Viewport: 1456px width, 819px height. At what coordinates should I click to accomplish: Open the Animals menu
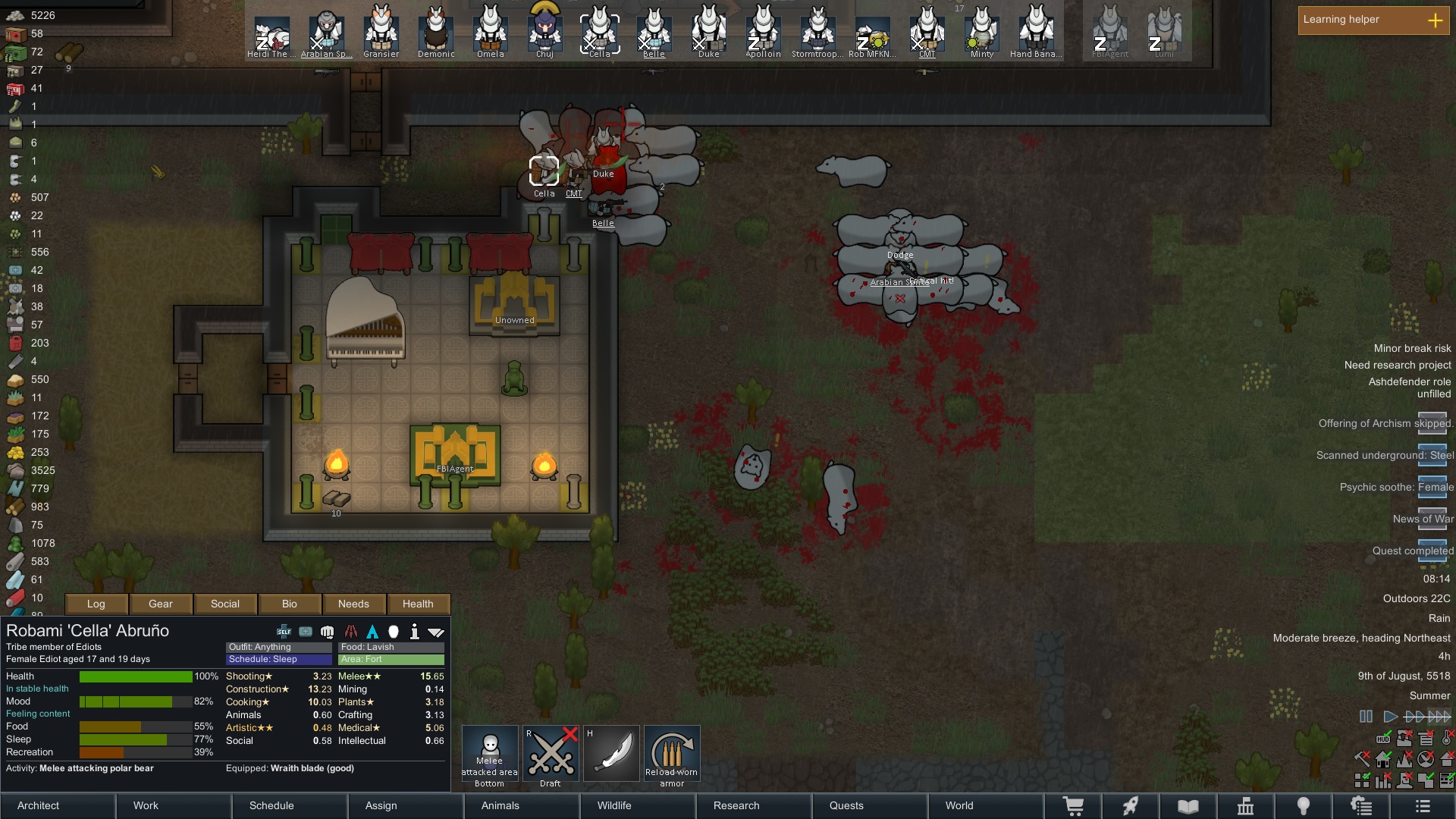[x=522, y=805]
